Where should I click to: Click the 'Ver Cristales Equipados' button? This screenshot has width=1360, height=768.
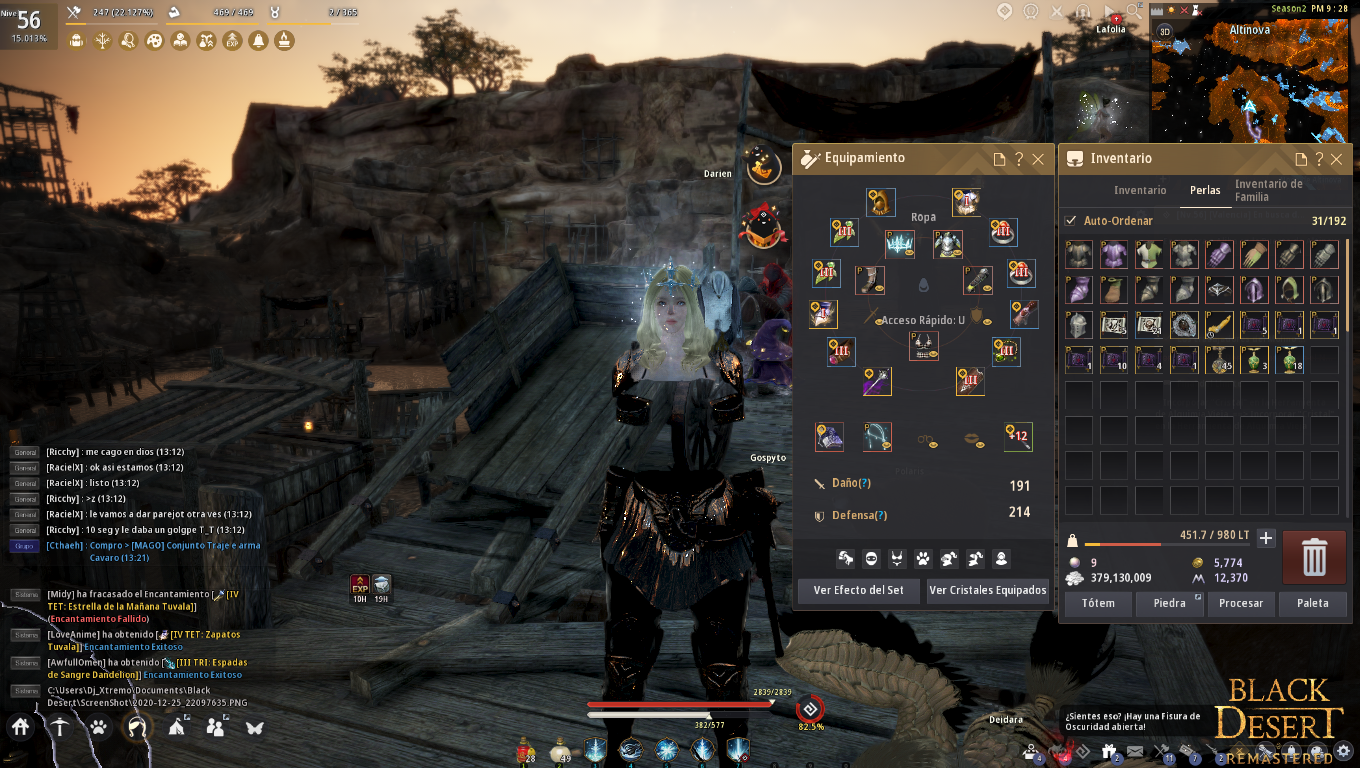click(x=987, y=590)
